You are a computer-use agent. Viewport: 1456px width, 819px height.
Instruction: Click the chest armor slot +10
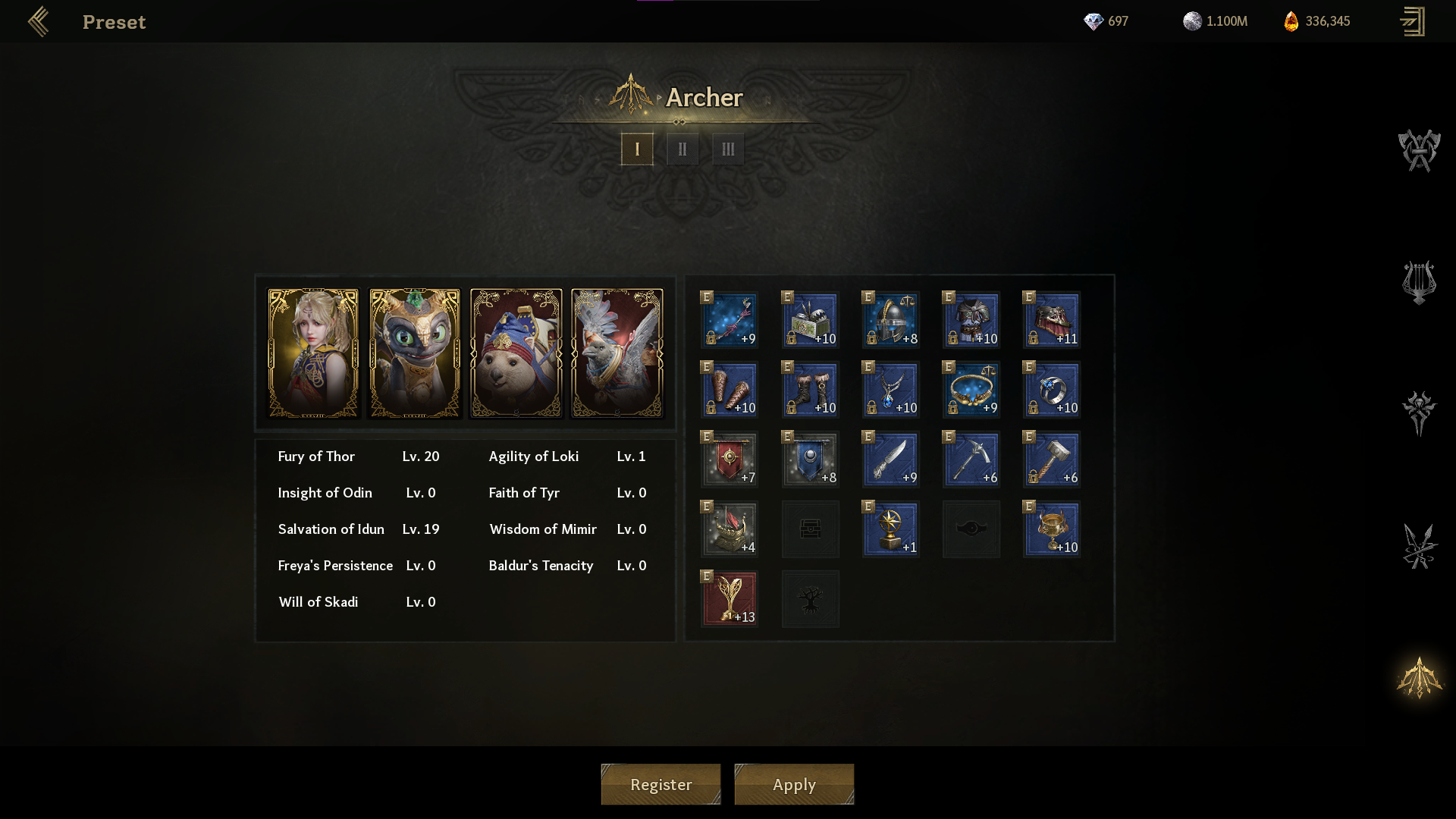(x=971, y=320)
